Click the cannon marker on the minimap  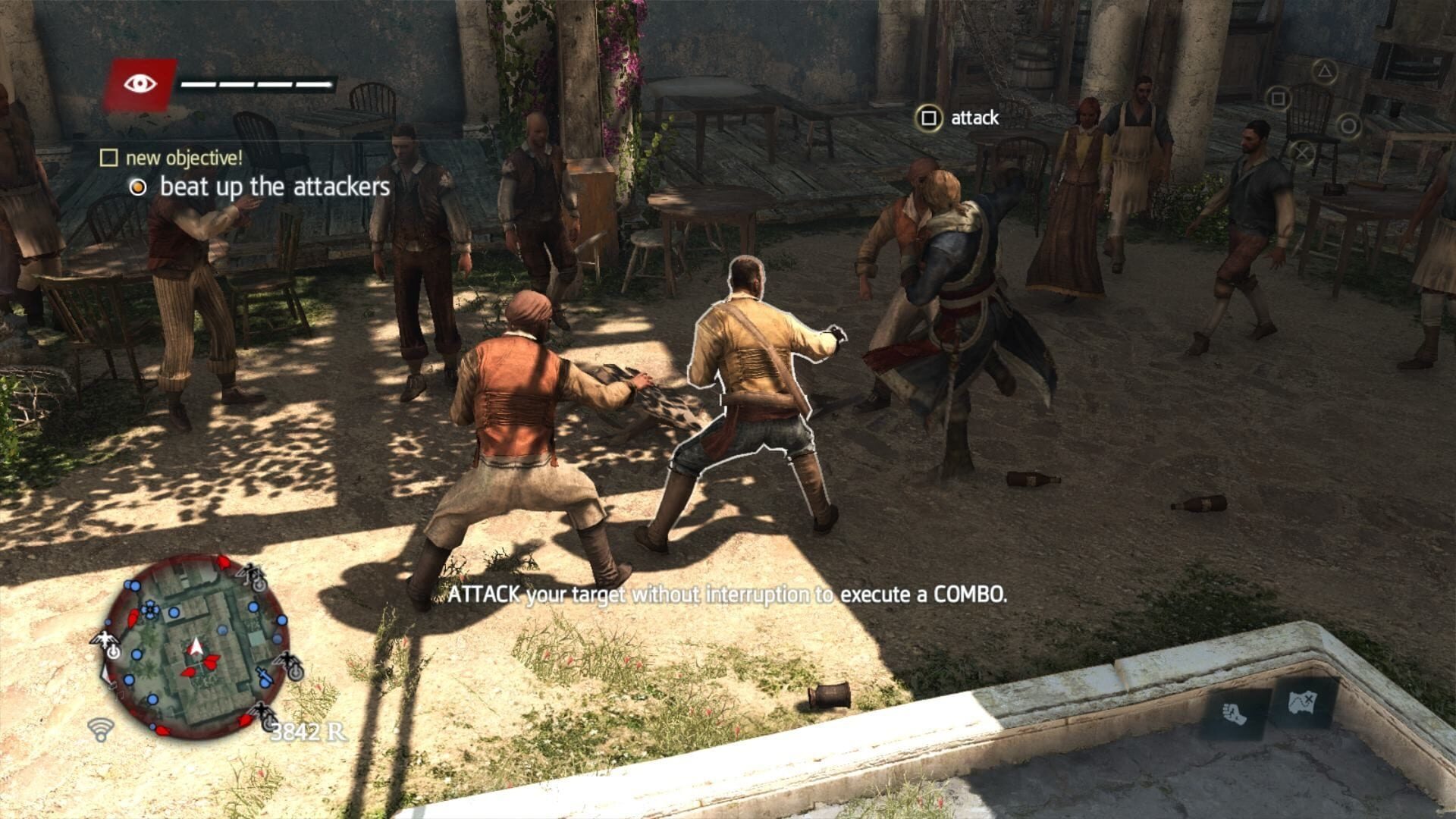click(263, 675)
